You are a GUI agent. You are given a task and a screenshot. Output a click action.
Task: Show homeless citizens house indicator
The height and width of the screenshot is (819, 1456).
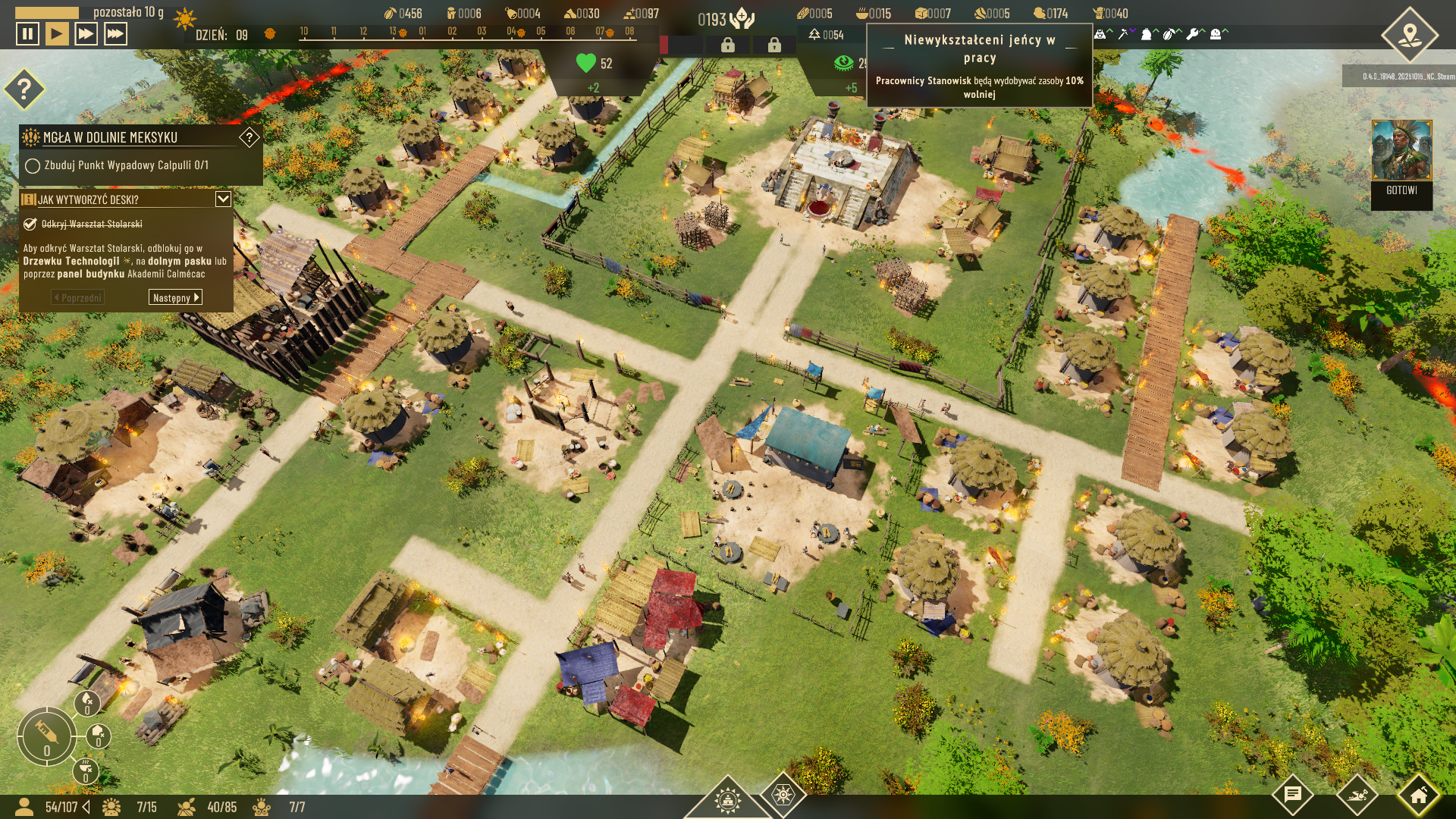(99, 736)
